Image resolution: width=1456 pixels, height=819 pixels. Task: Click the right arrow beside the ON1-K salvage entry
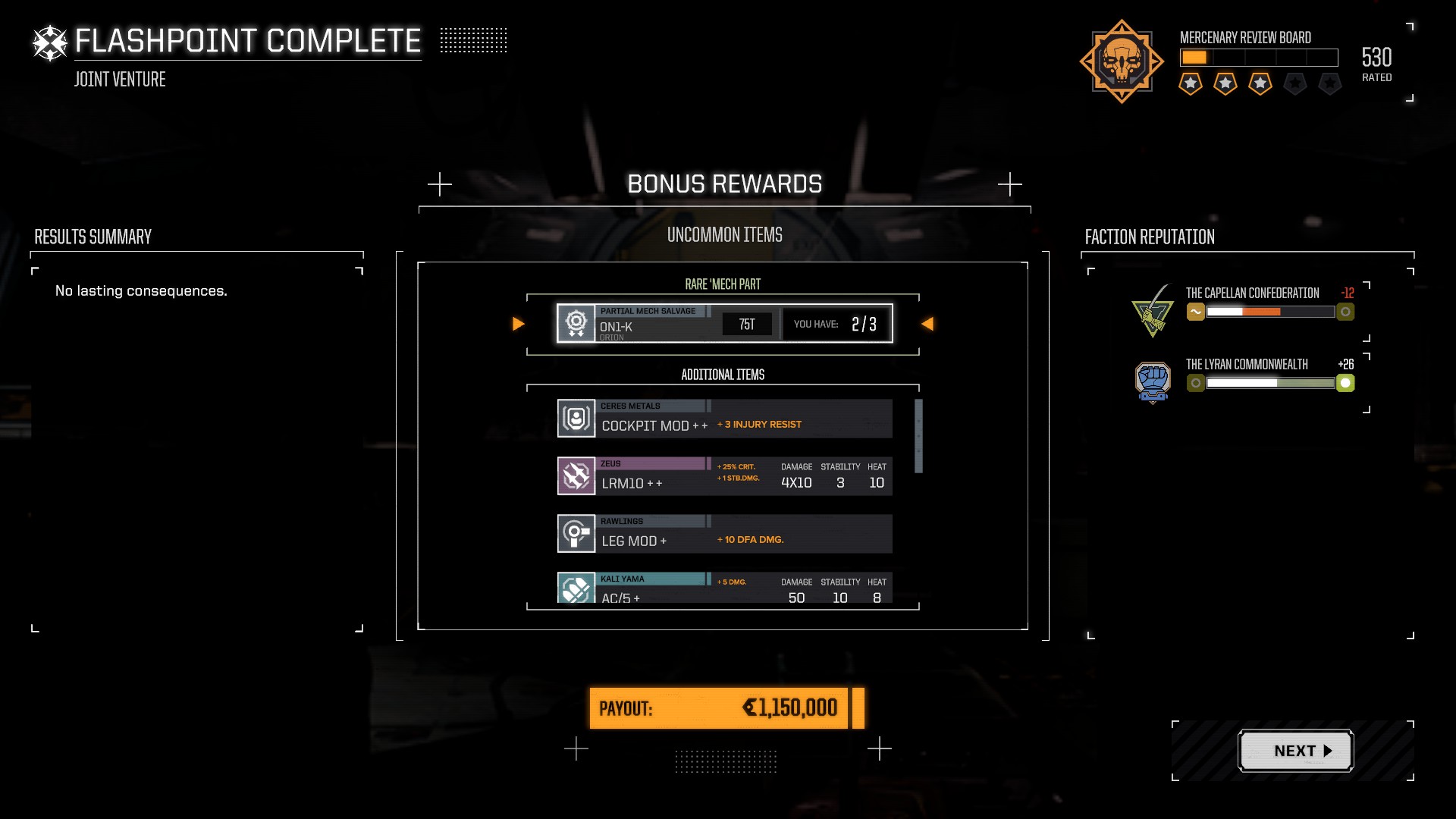[x=927, y=324]
